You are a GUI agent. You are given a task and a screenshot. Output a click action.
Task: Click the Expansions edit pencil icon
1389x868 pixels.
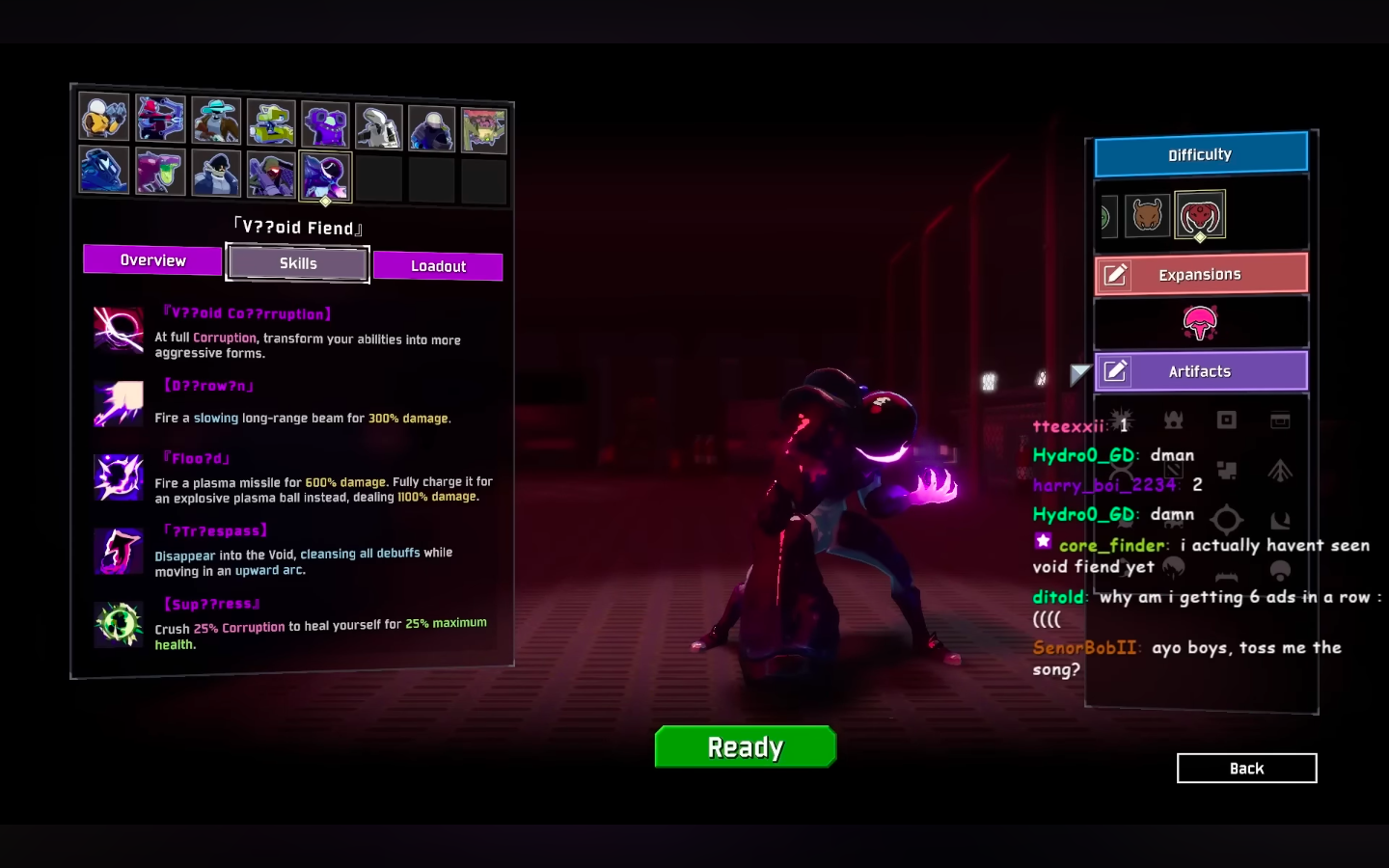[x=1116, y=274]
